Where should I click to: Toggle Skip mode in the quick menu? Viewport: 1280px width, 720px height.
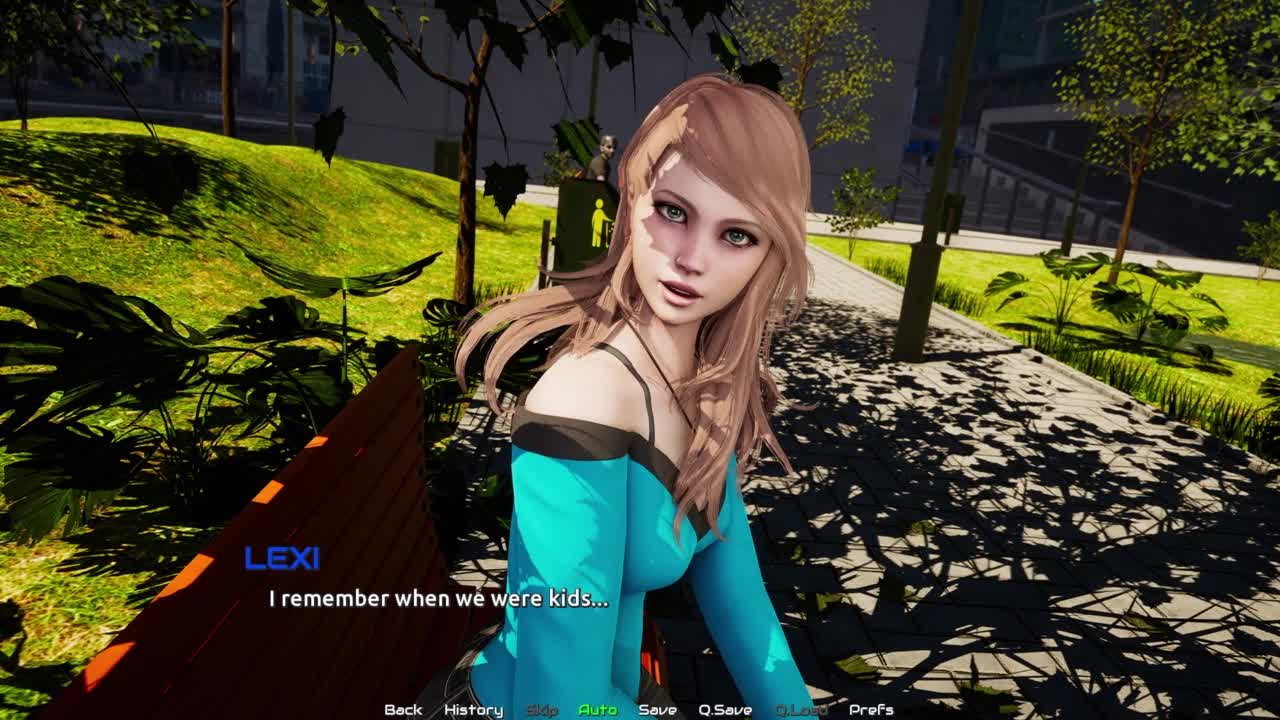pyautogui.click(x=541, y=710)
